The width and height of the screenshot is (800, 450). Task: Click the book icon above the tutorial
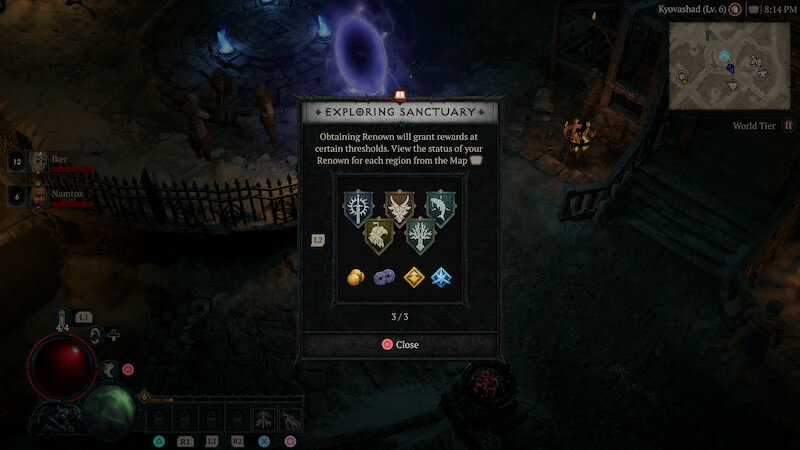(x=400, y=95)
